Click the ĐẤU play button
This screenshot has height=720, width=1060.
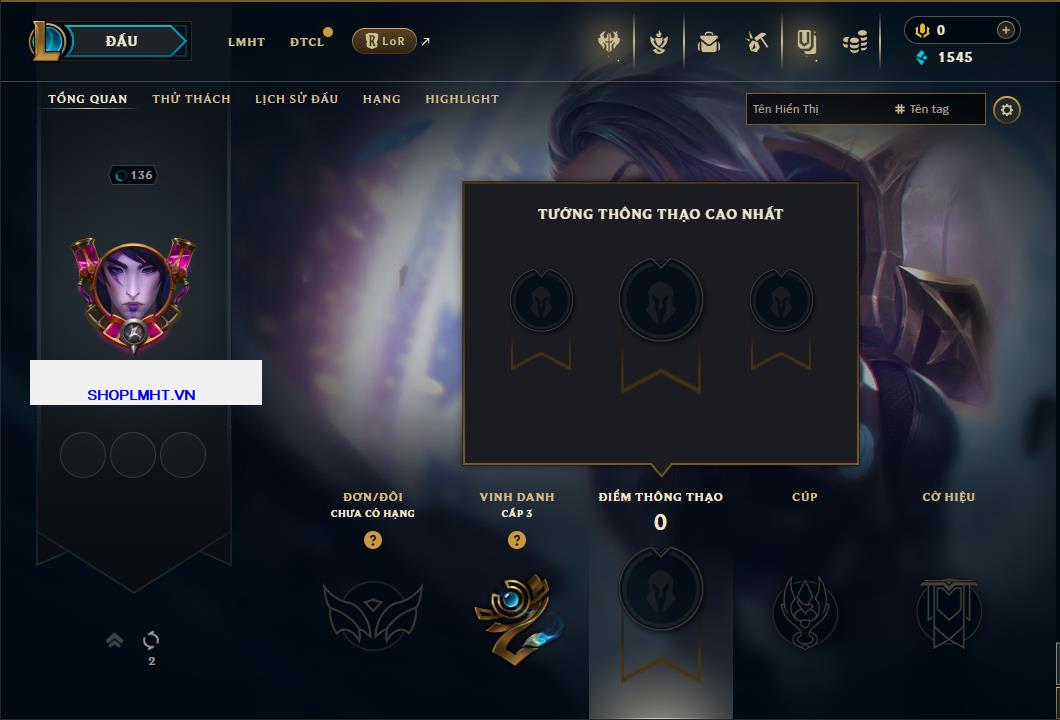(x=121, y=41)
